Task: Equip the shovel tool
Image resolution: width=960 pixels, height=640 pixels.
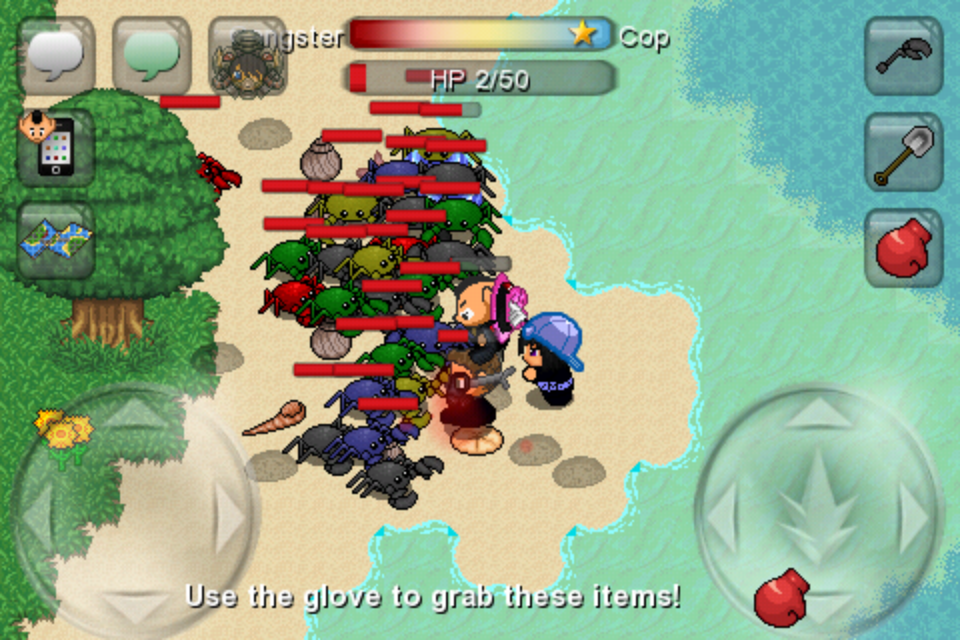Action: click(x=903, y=152)
